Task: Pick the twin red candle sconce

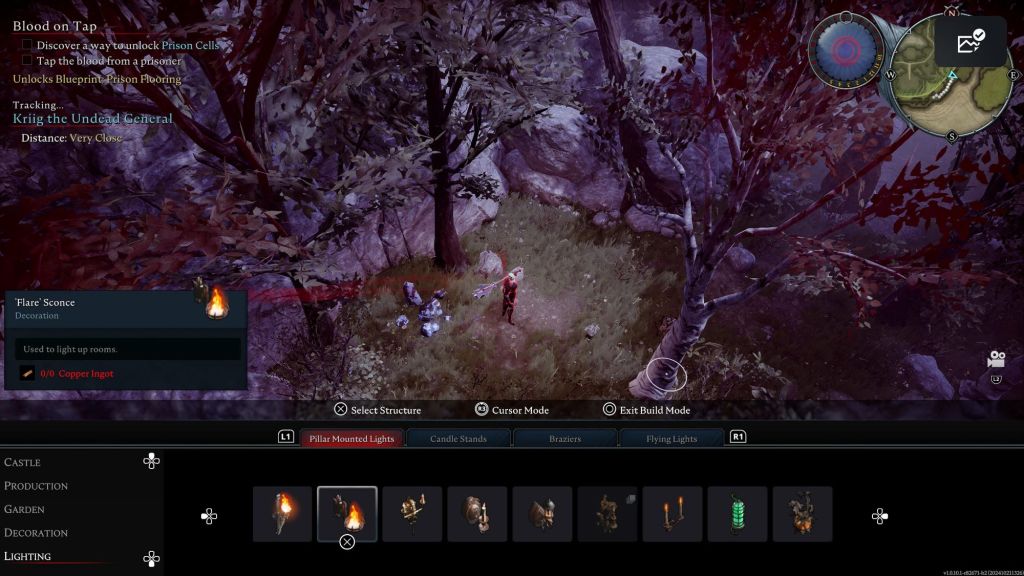Action: (672, 514)
